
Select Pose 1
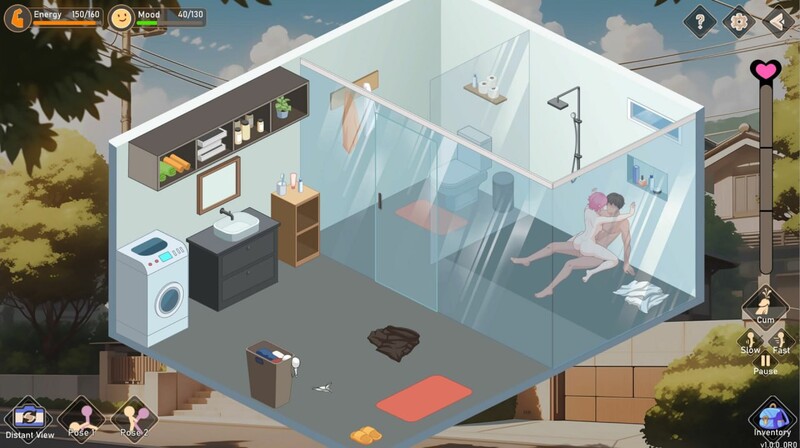click(x=81, y=416)
